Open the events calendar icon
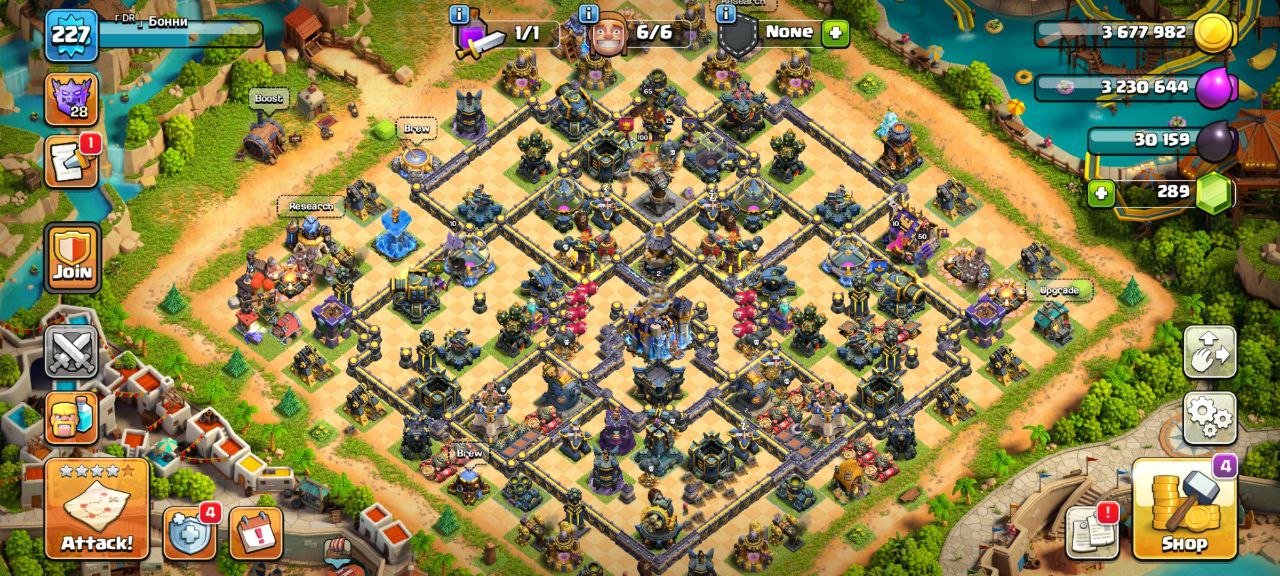The height and width of the screenshot is (576, 1280). pos(256,532)
